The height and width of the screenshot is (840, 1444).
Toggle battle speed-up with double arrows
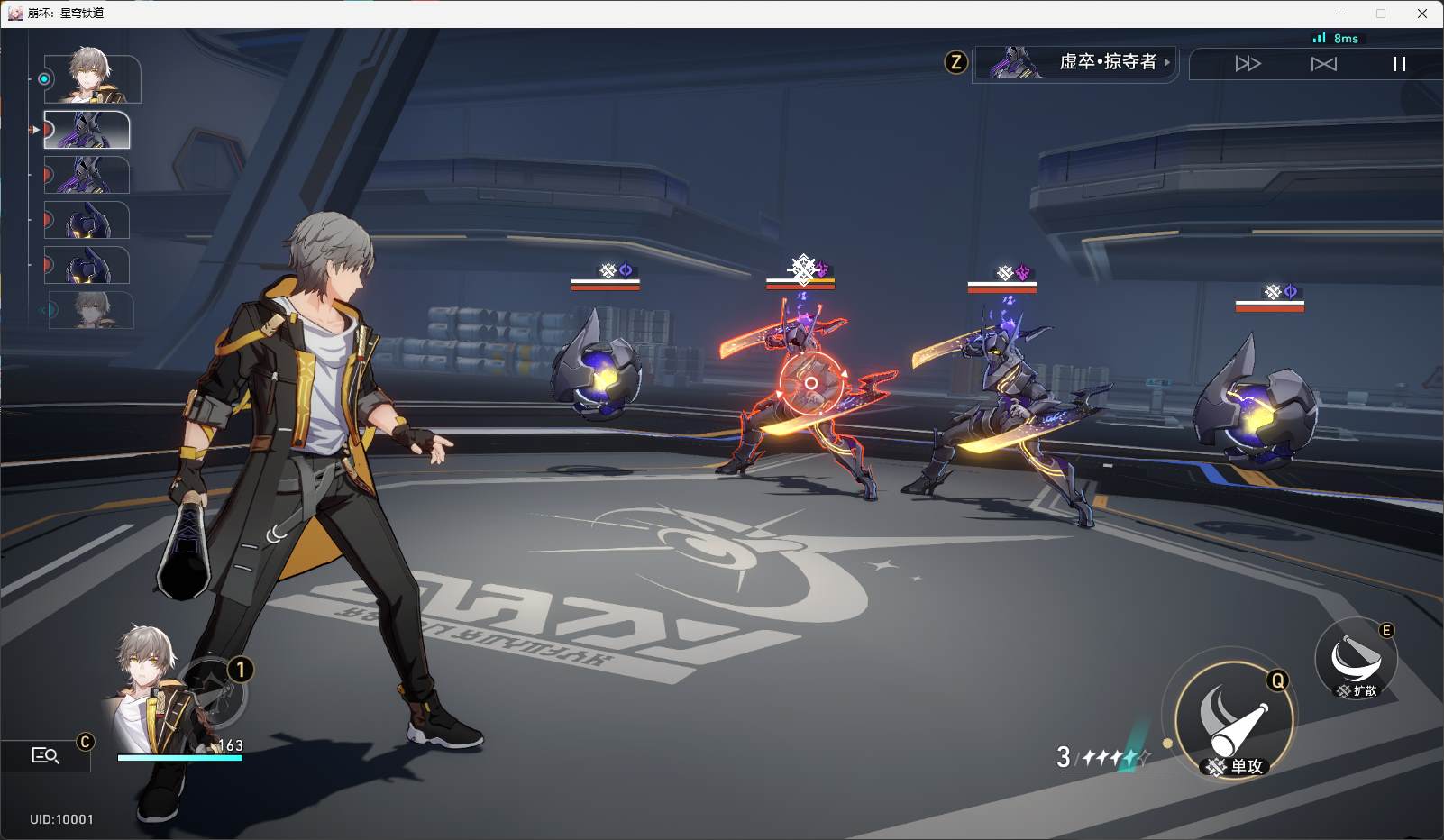[x=1248, y=64]
